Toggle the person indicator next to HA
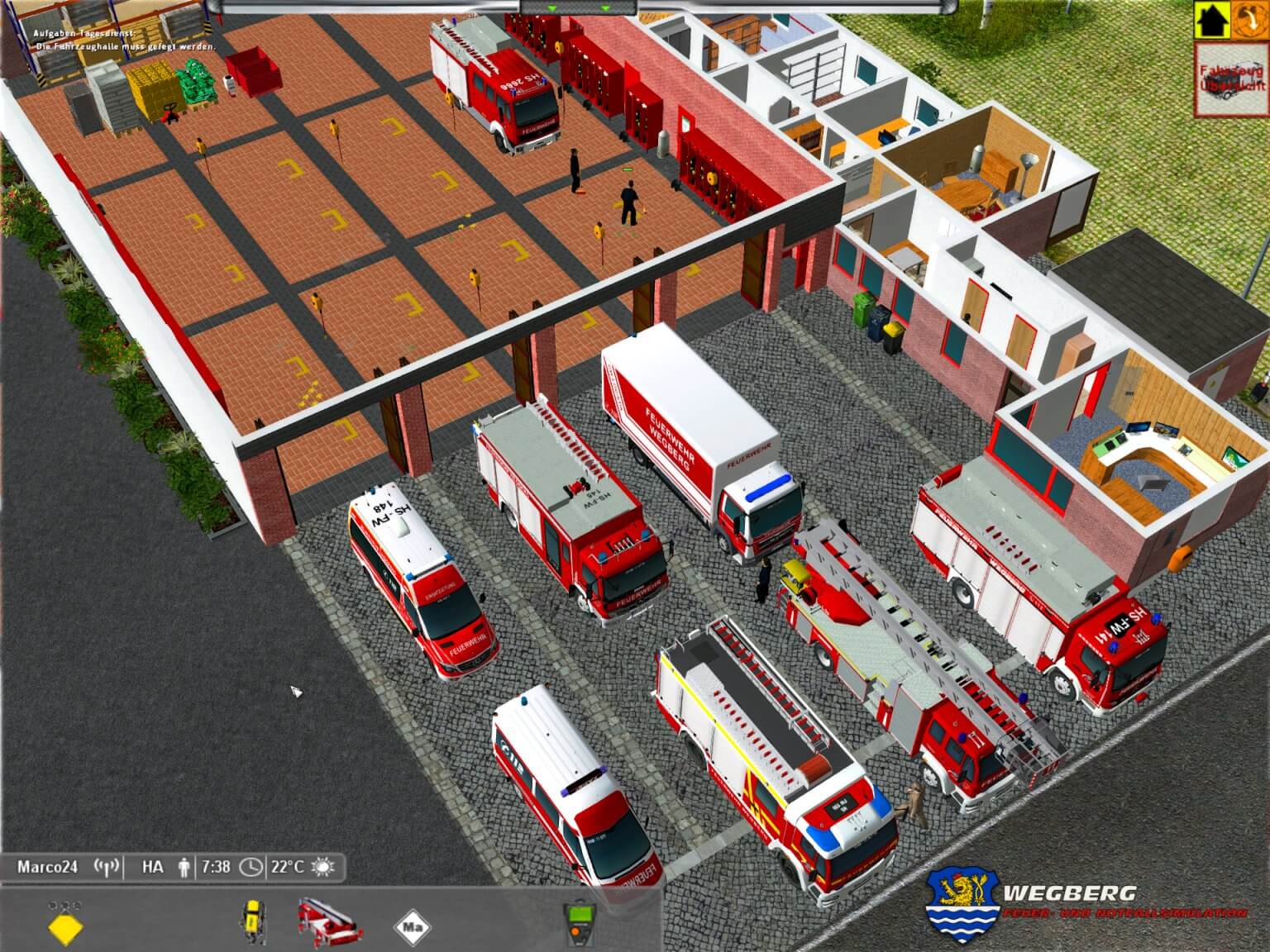This screenshot has width=1270, height=952. coord(184,866)
